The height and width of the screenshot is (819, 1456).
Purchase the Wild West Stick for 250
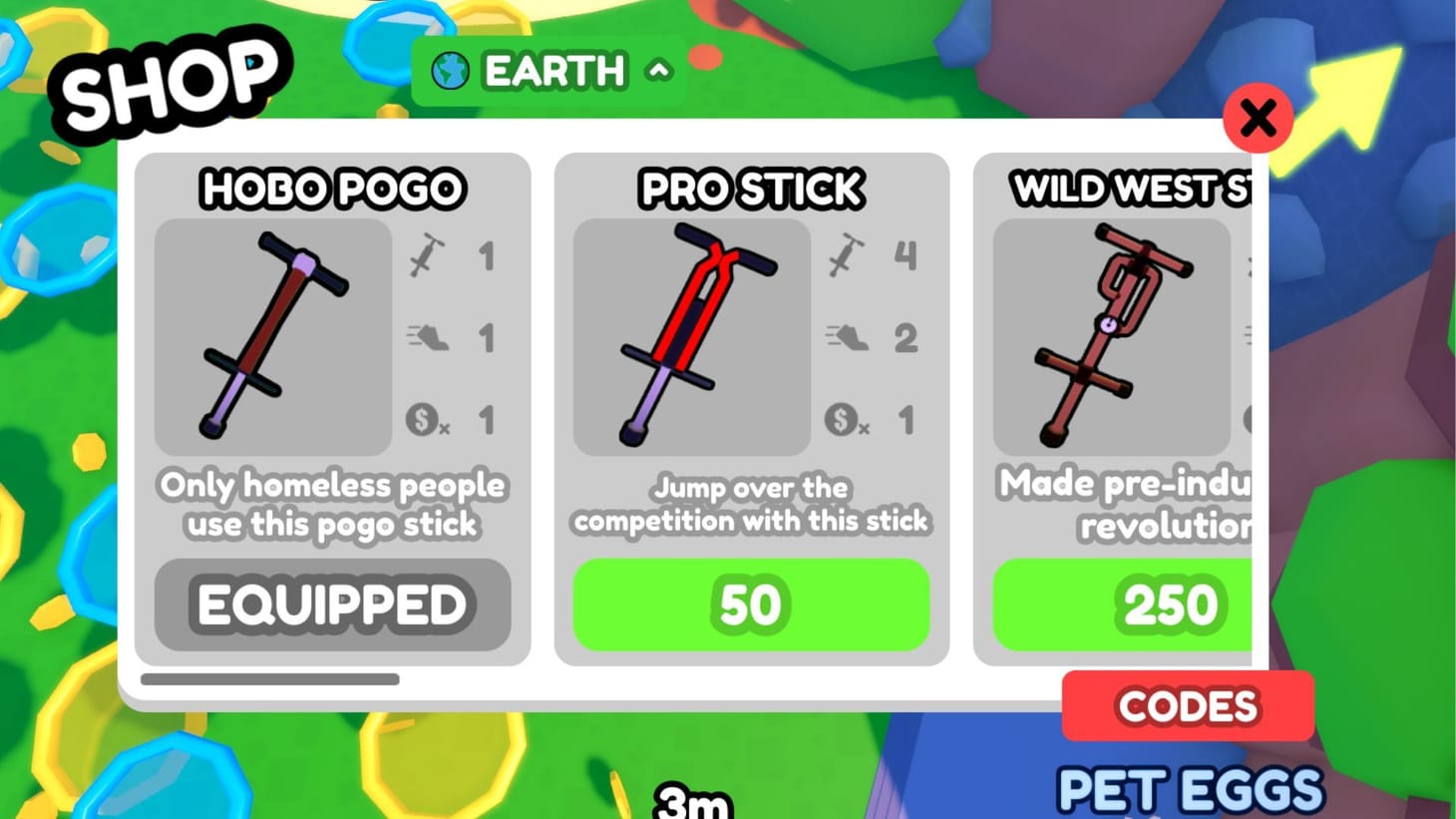(x=1172, y=604)
